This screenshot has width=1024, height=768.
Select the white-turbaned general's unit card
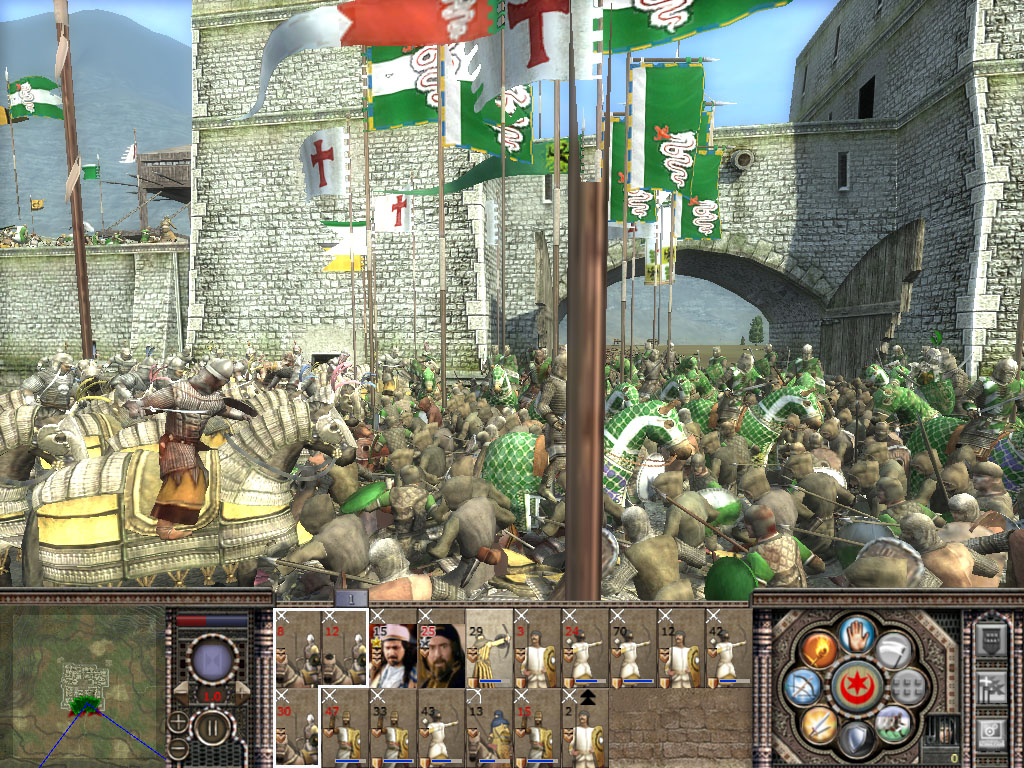tap(393, 648)
